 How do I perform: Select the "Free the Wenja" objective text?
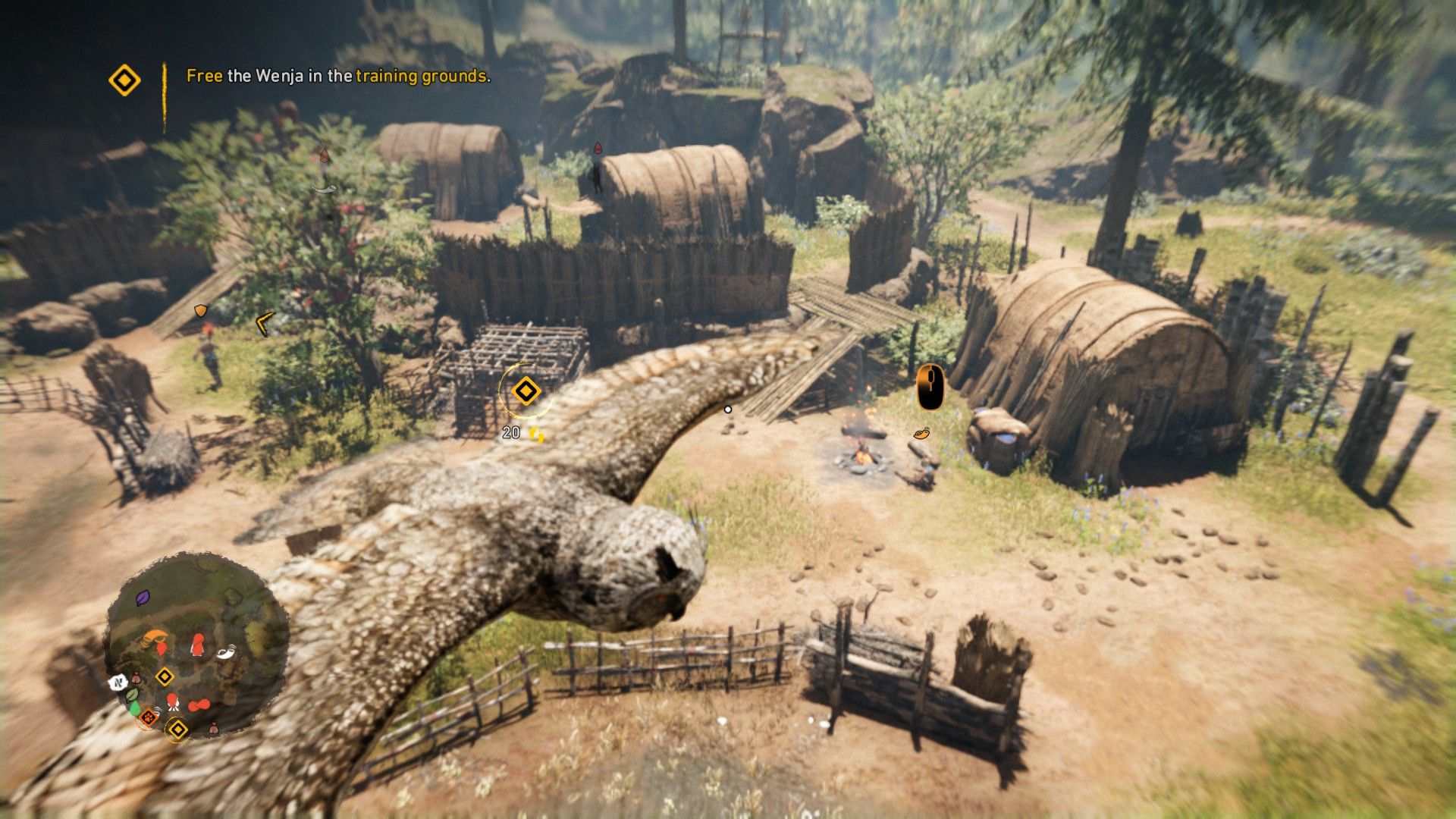[338, 76]
